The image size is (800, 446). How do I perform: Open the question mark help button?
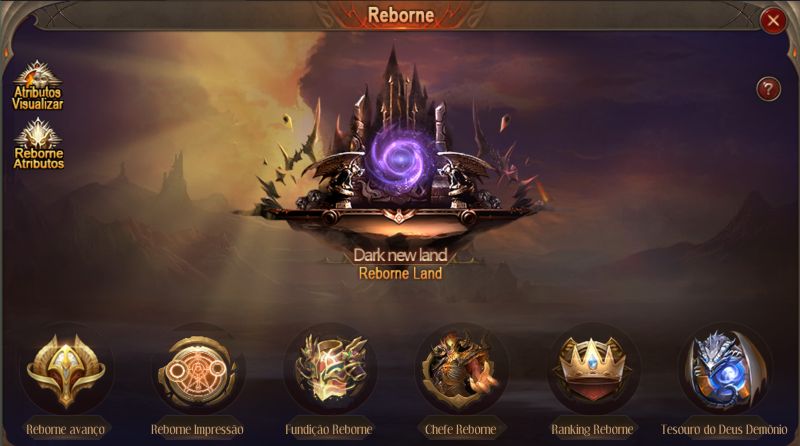(x=768, y=88)
